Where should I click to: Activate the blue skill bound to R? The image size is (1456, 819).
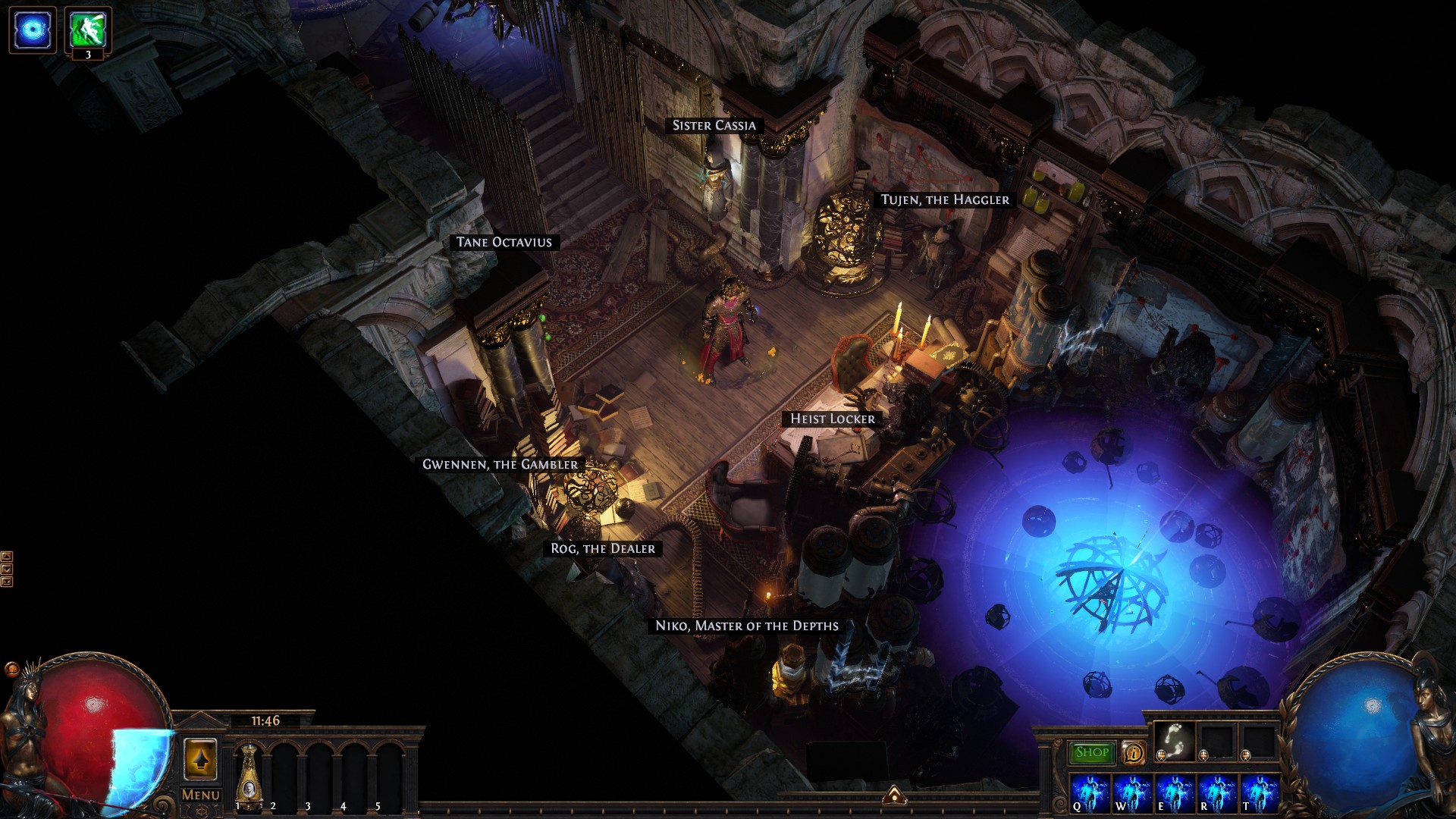(1216, 793)
